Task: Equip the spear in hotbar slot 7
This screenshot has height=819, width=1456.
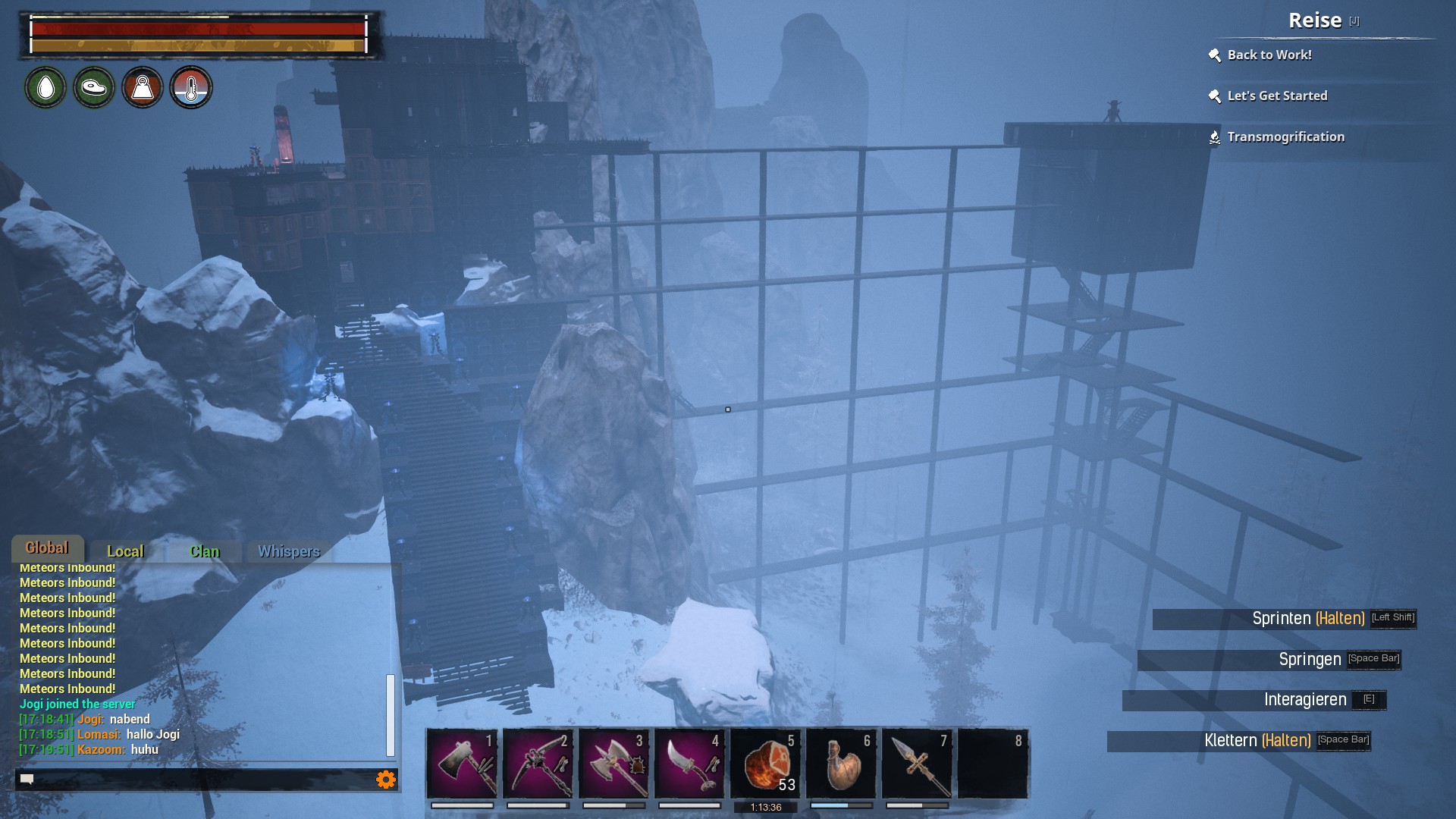Action: coord(917,763)
